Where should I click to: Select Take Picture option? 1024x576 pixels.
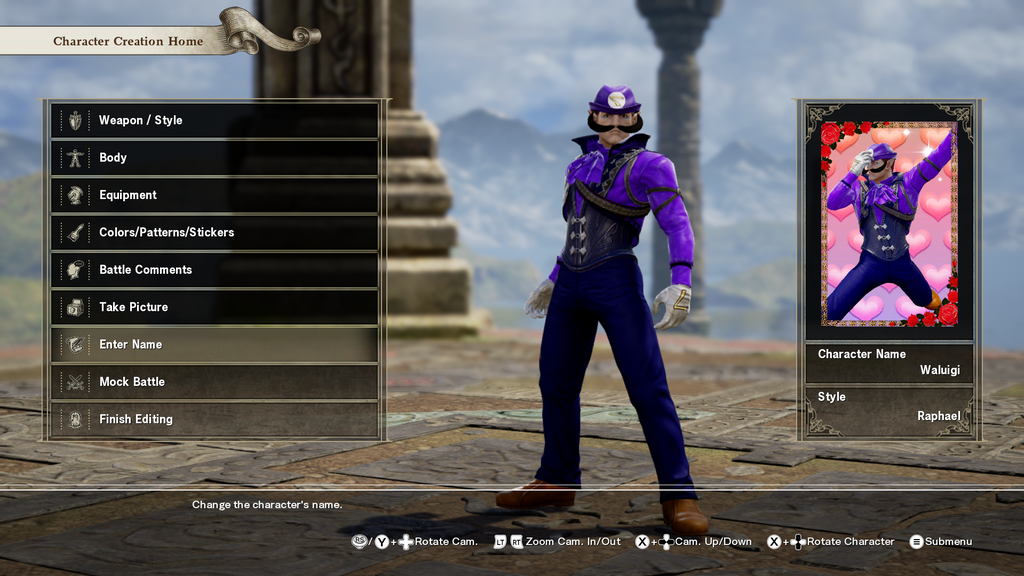[x=214, y=307]
